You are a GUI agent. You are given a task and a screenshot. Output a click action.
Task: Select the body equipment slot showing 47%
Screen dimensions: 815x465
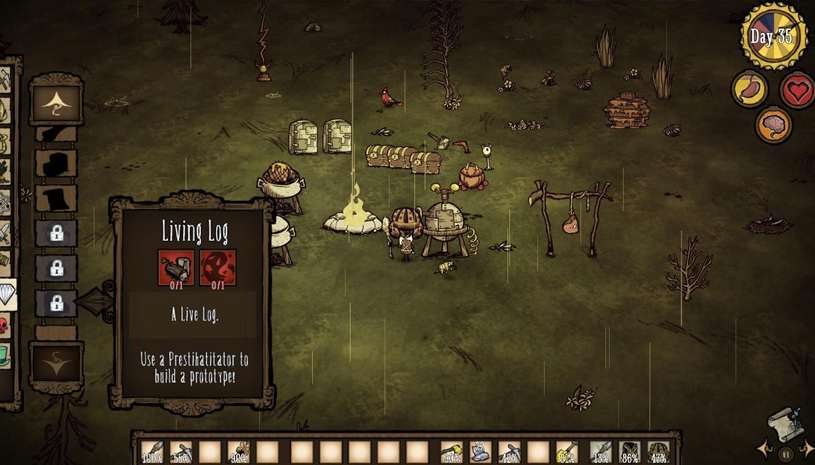(657, 452)
